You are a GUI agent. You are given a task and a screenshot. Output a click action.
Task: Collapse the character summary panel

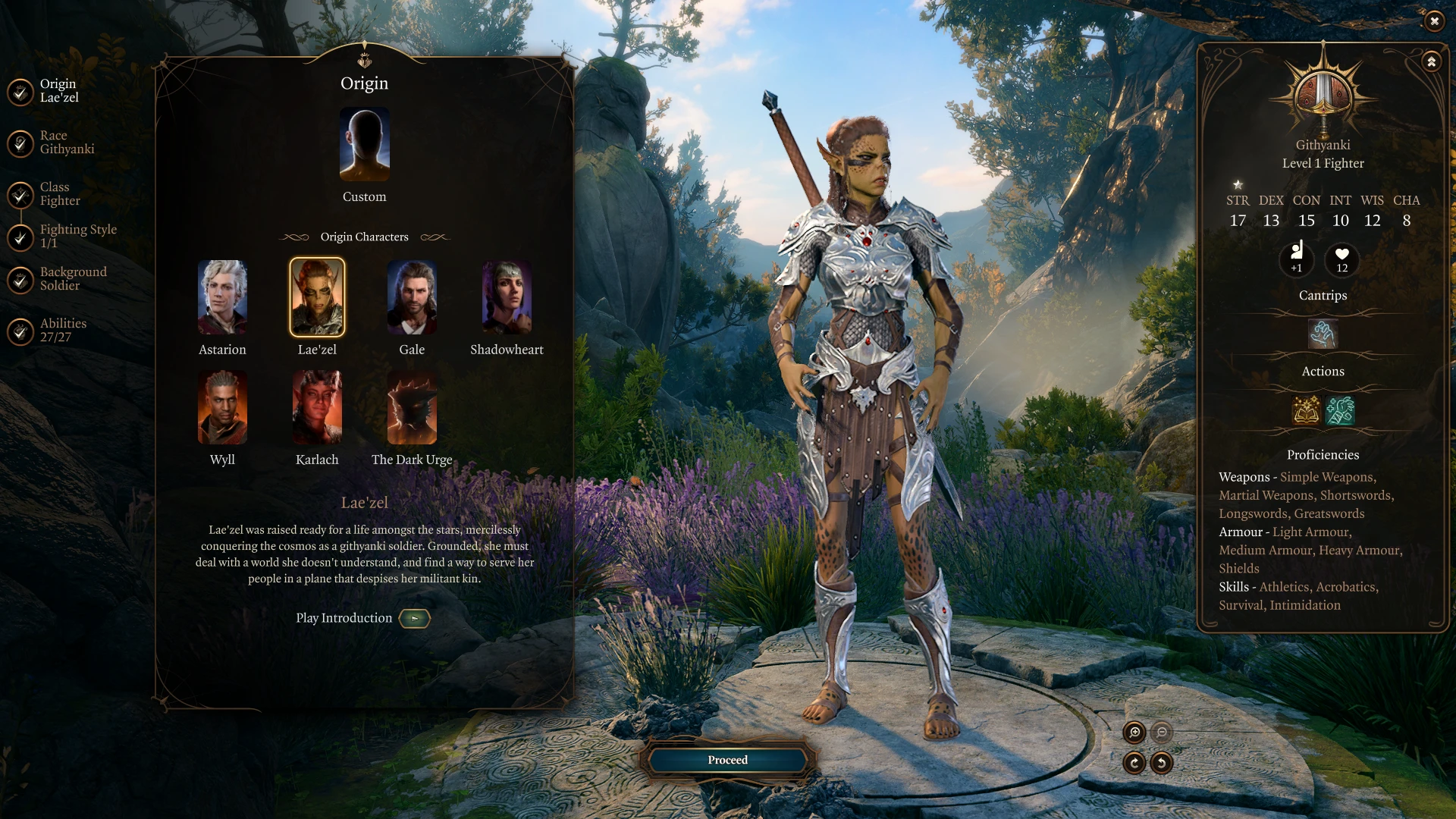1431,61
